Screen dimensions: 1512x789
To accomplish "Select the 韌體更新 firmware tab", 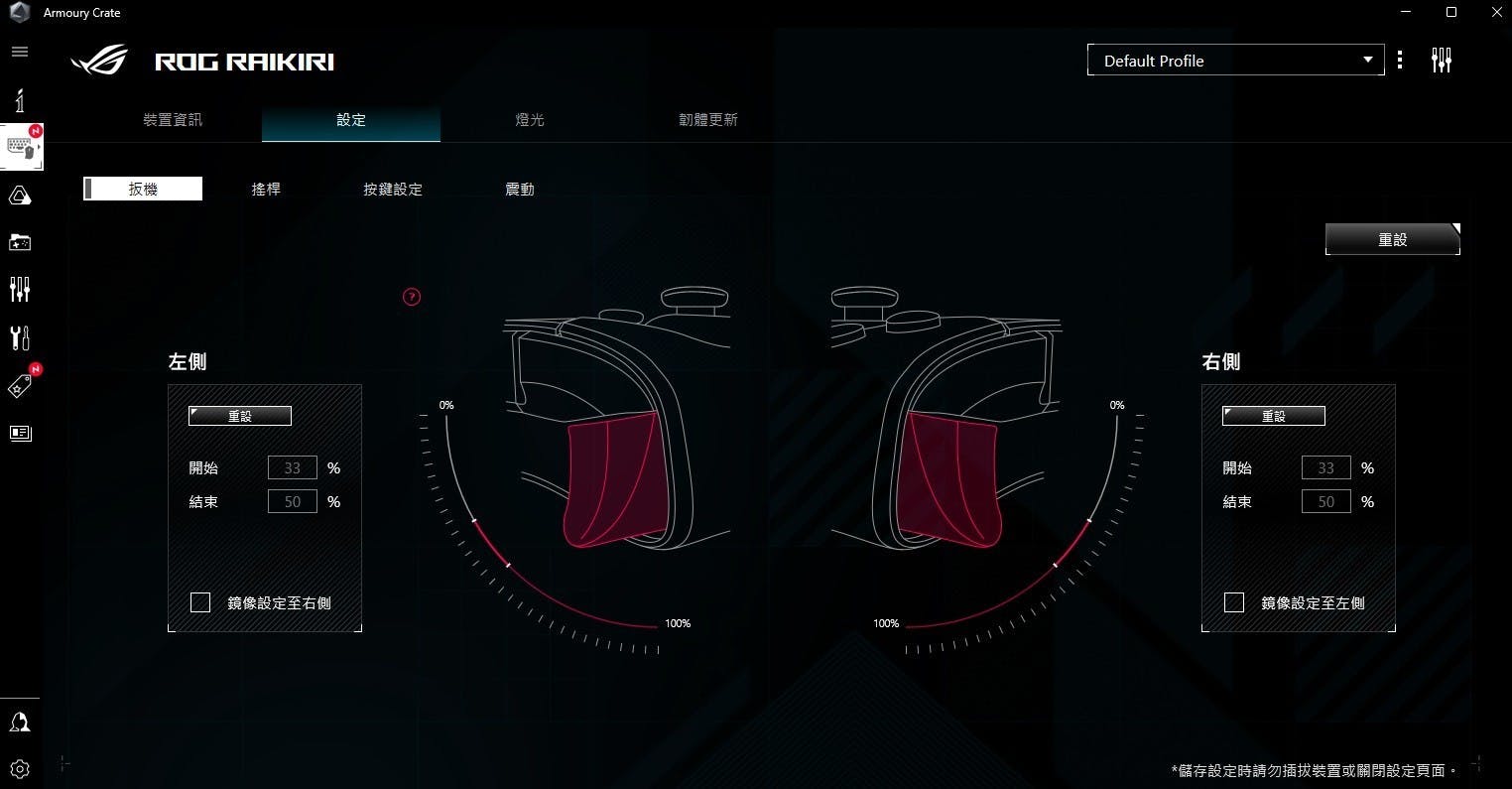I will click(x=708, y=120).
